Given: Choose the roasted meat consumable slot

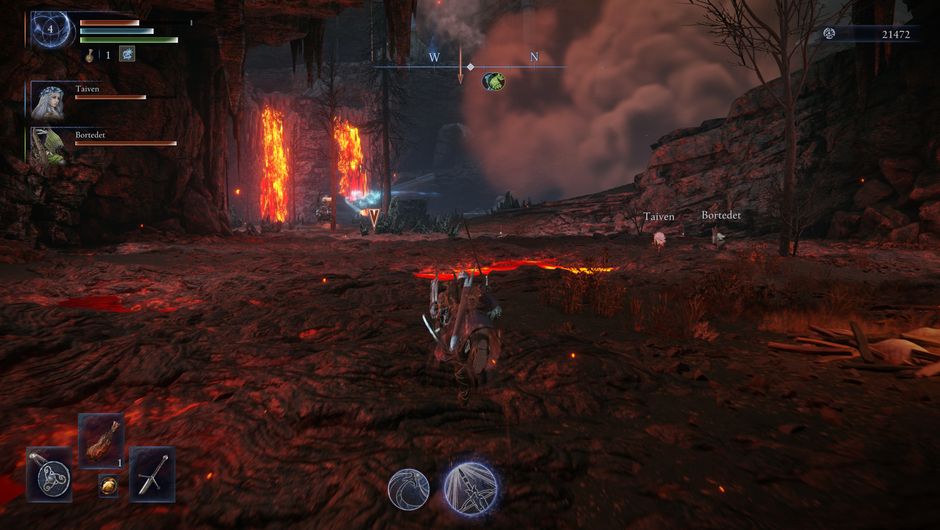Looking at the screenshot, I should pyautogui.click(x=101, y=440).
